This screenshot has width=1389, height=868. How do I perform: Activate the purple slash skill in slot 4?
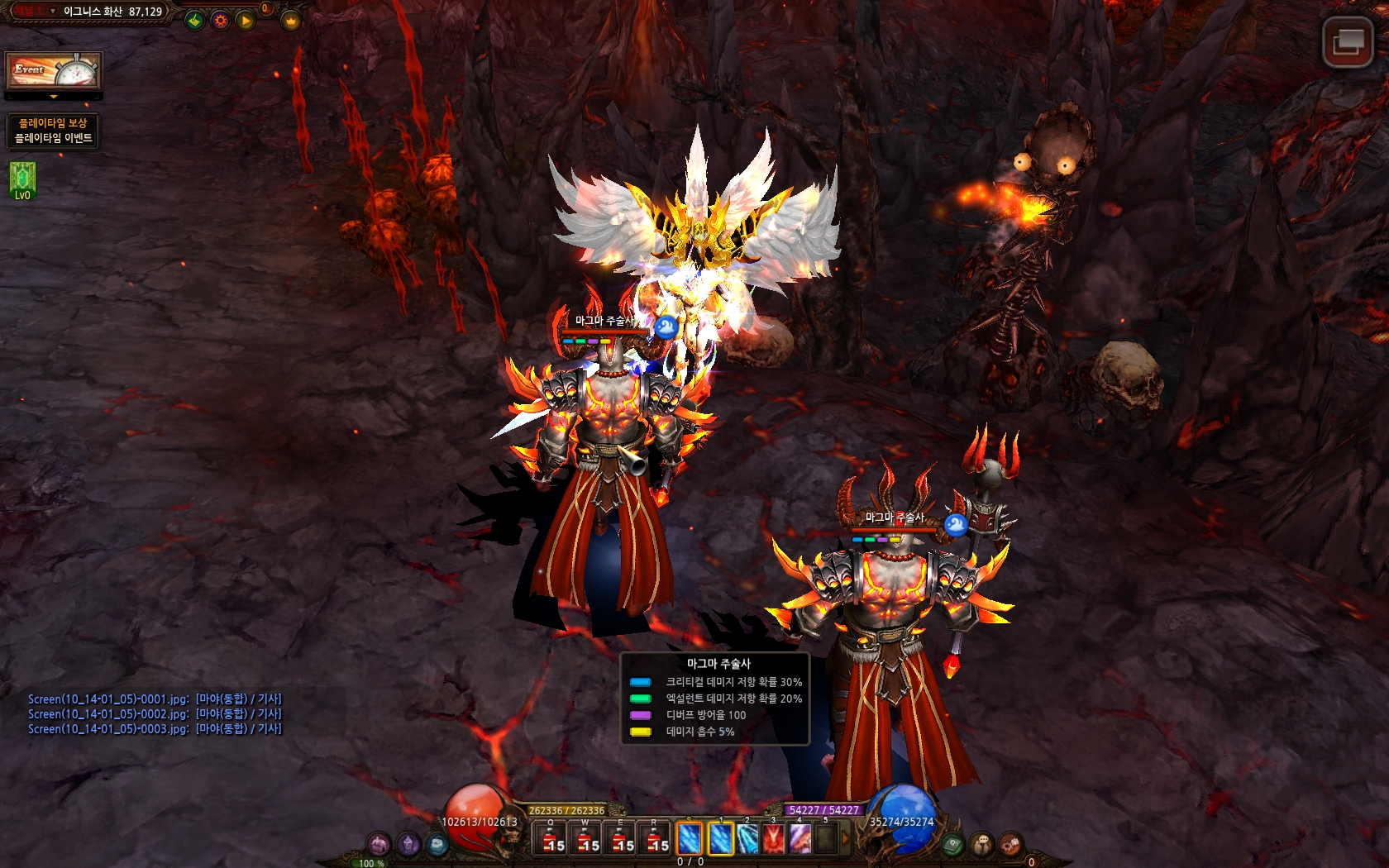800,839
